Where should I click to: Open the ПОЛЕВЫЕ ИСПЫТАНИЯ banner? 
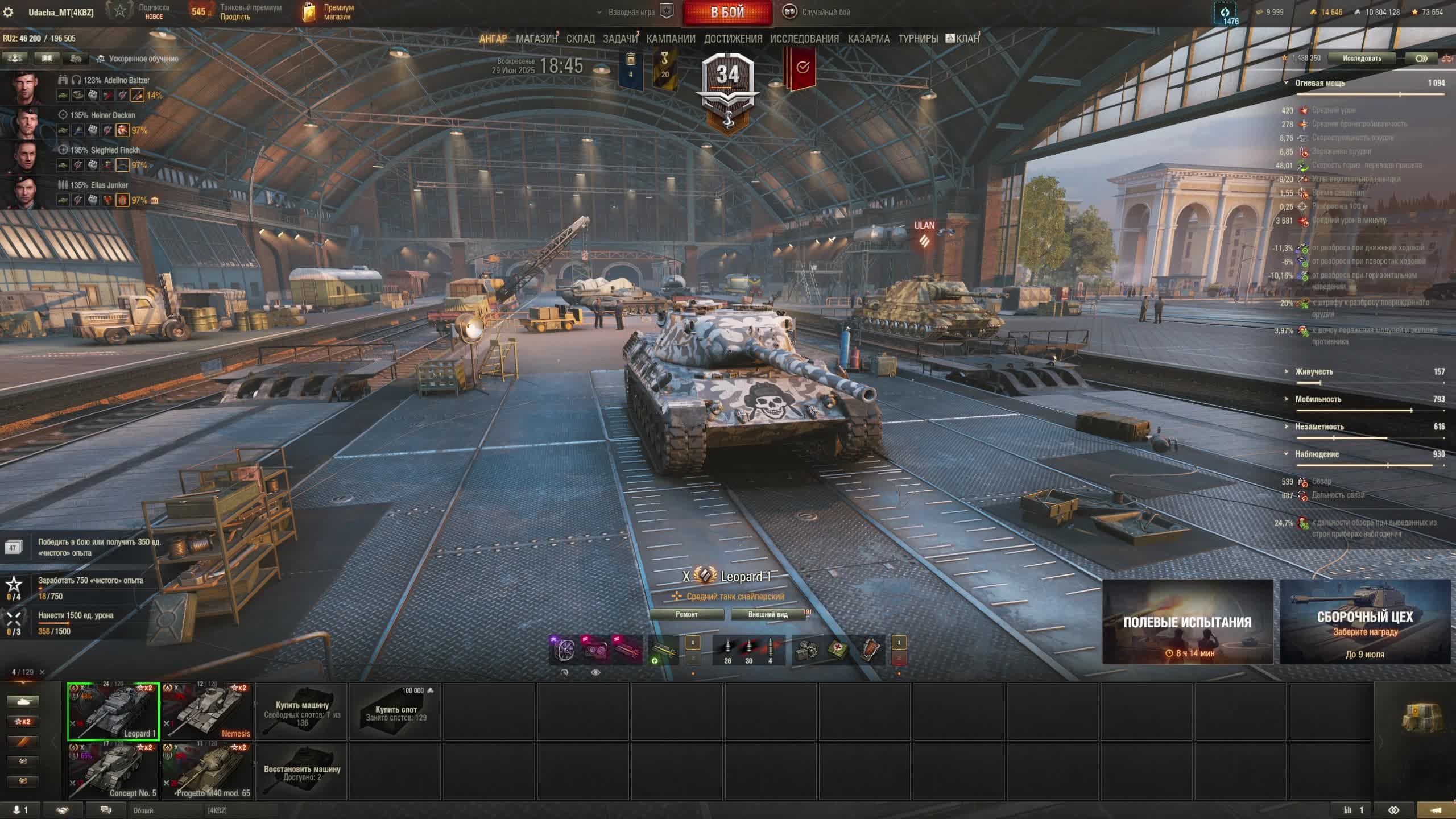(1187, 622)
